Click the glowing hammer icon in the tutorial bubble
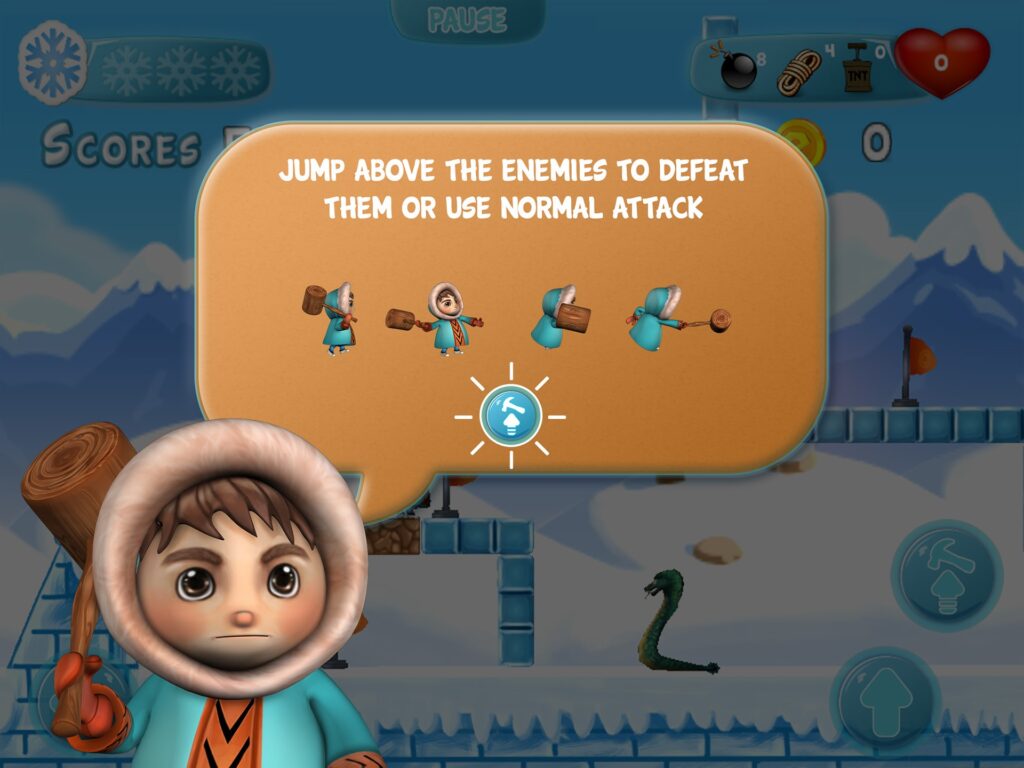This screenshot has height=768, width=1024. (x=510, y=416)
